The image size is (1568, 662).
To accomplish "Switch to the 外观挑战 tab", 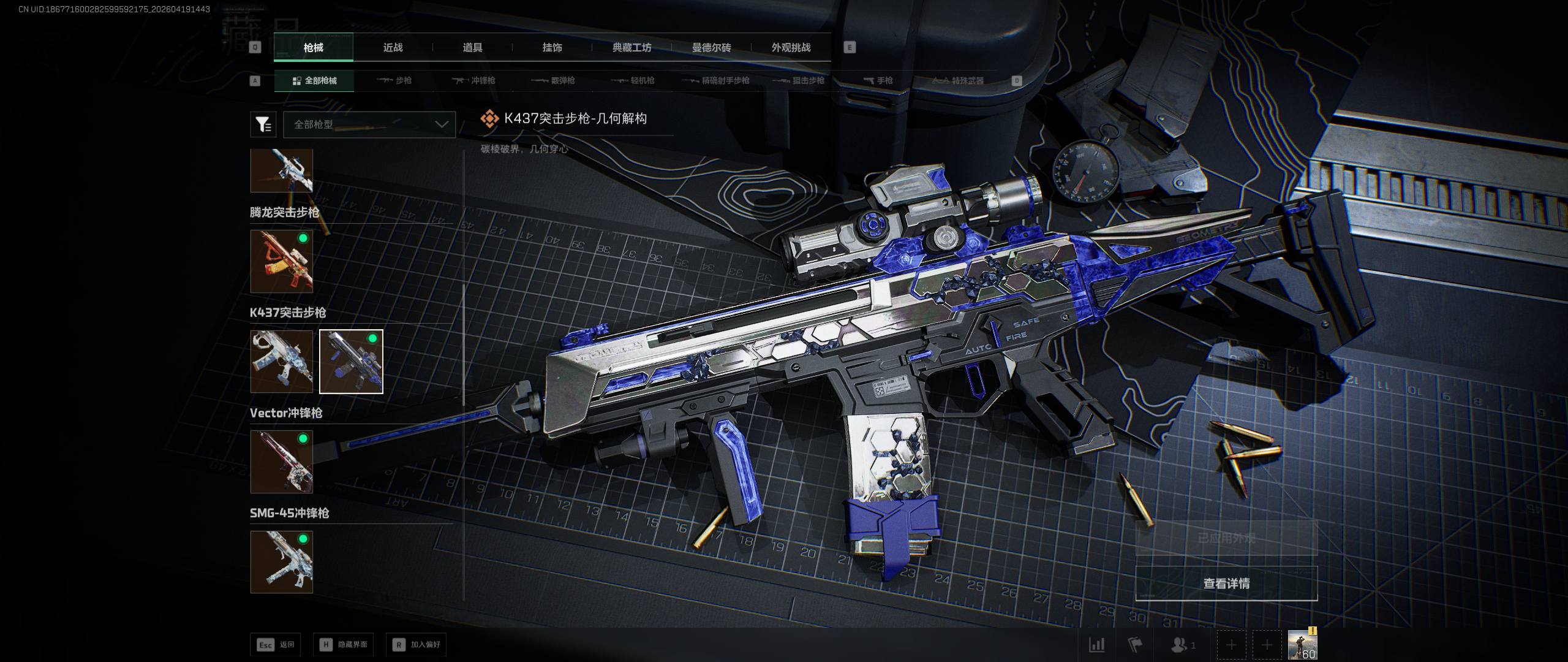I will pyautogui.click(x=791, y=48).
